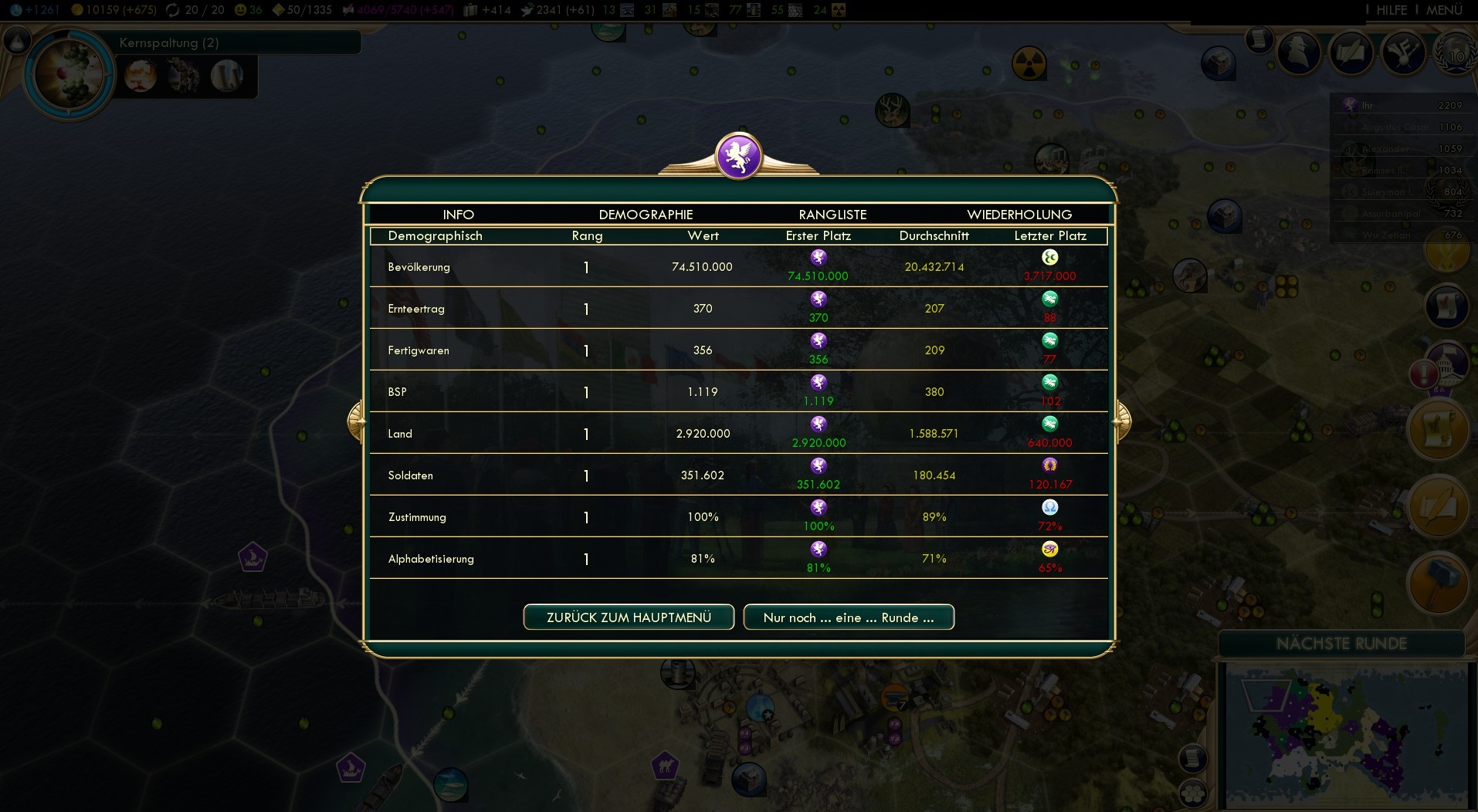Click the Wert column header
The height and width of the screenshot is (812, 1478).
click(703, 236)
